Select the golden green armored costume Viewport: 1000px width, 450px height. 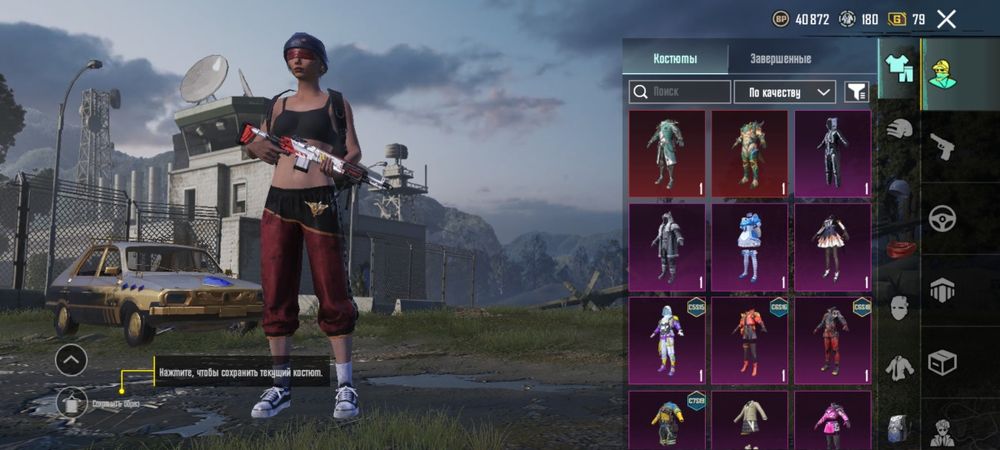pyautogui.click(x=749, y=154)
